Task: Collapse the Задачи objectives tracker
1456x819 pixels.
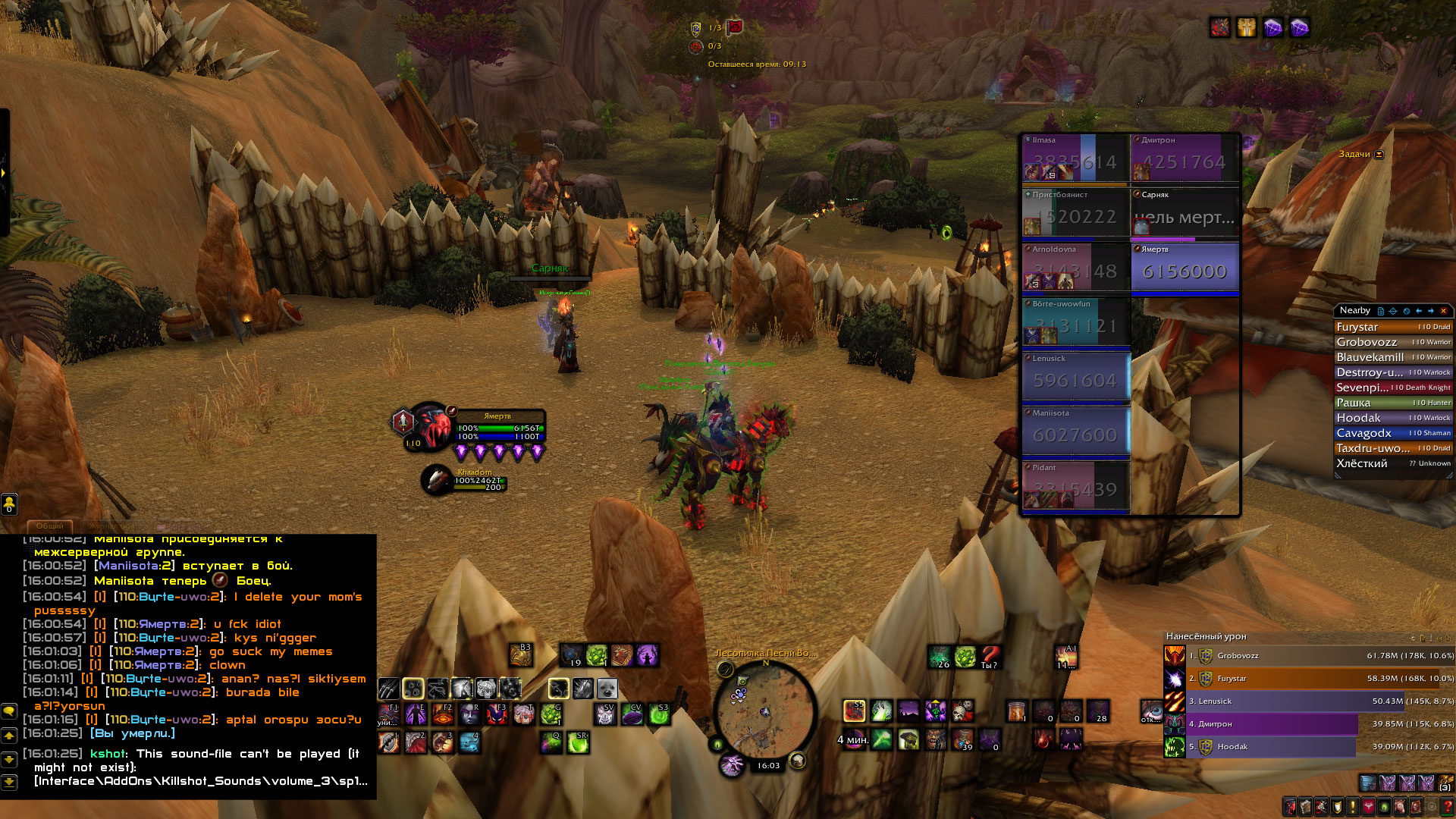Action: 1379,155
